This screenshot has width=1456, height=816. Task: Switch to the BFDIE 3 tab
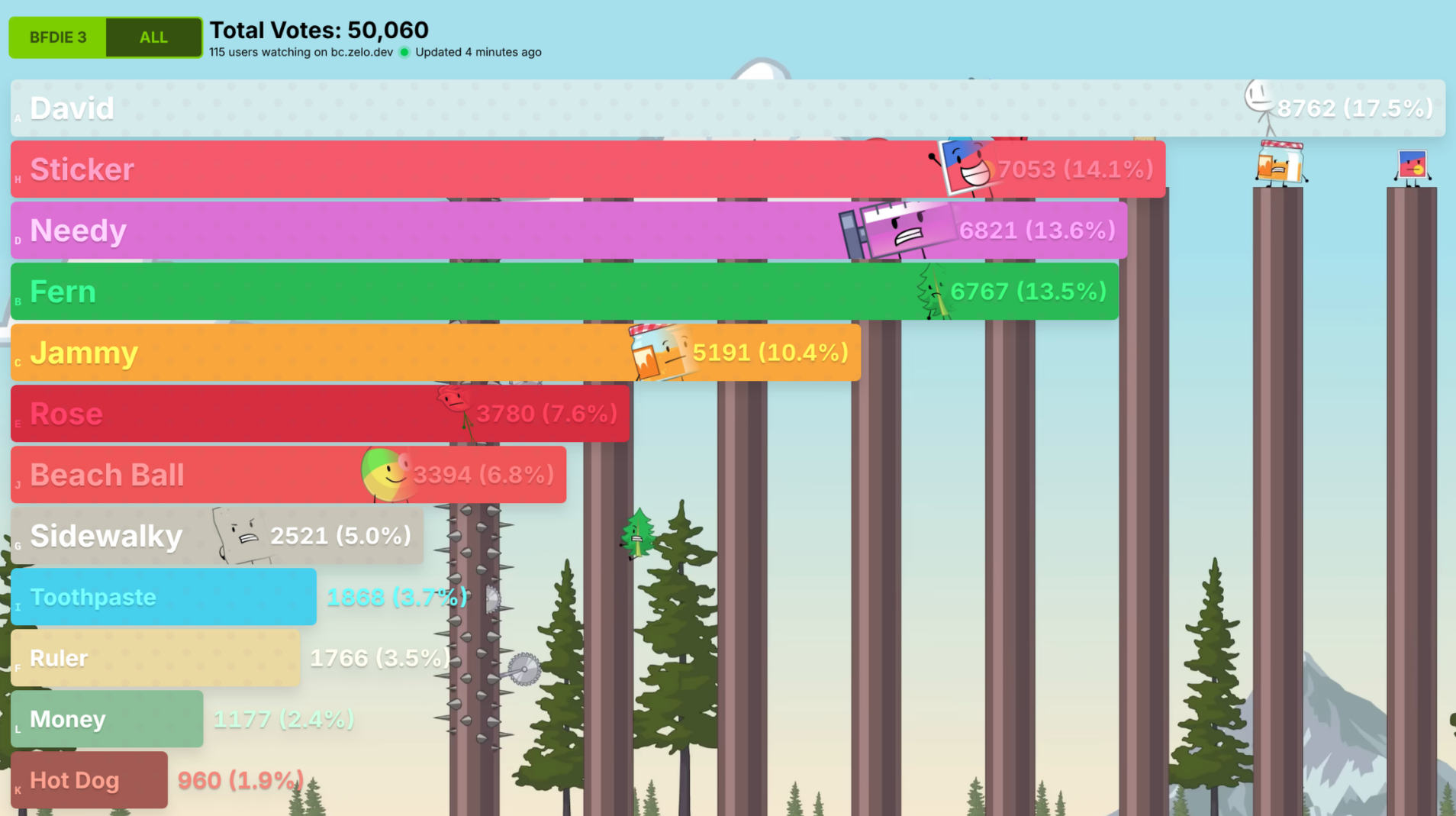[58, 37]
